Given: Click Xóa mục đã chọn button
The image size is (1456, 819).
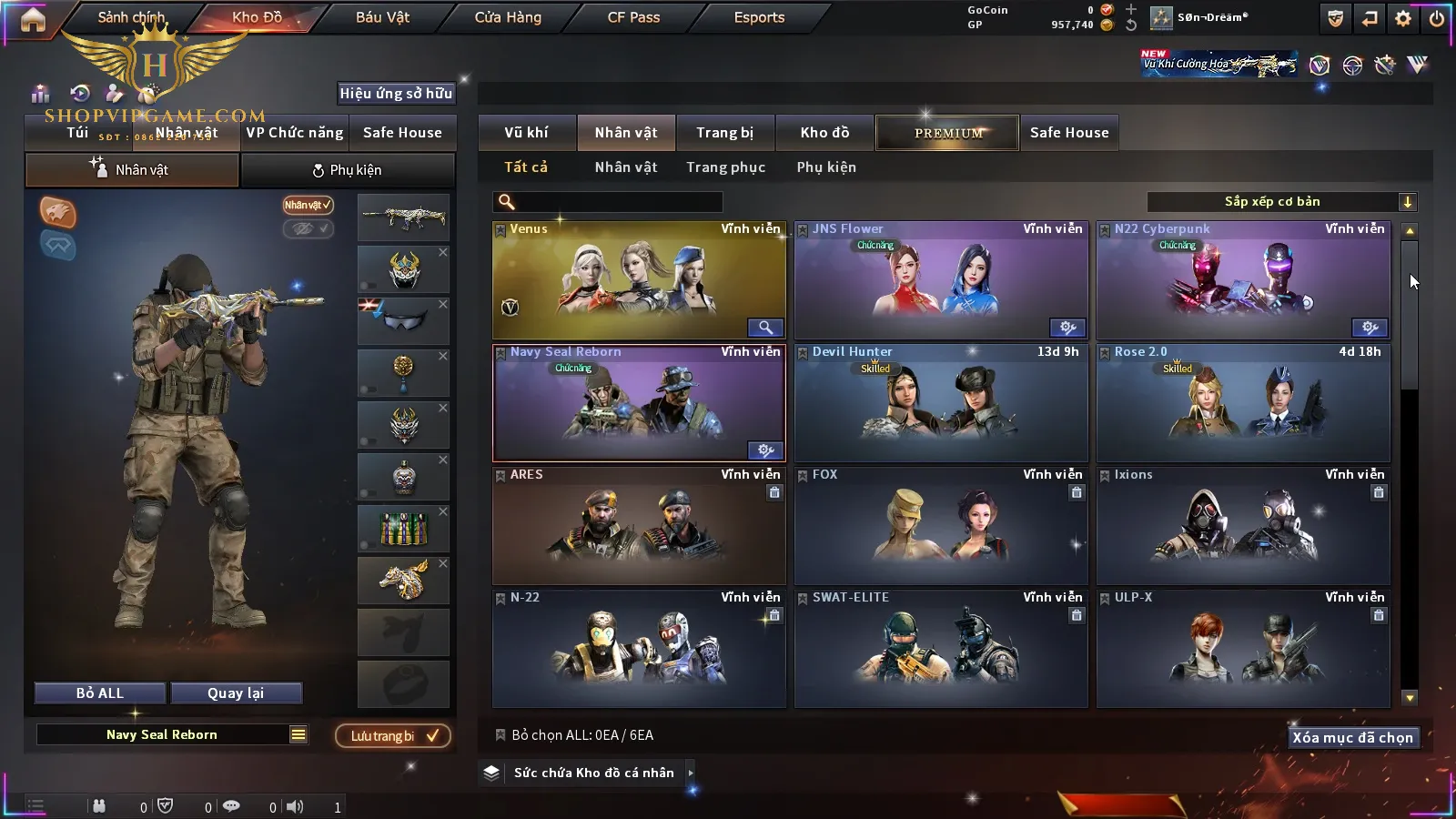Looking at the screenshot, I should point(1352,738).
